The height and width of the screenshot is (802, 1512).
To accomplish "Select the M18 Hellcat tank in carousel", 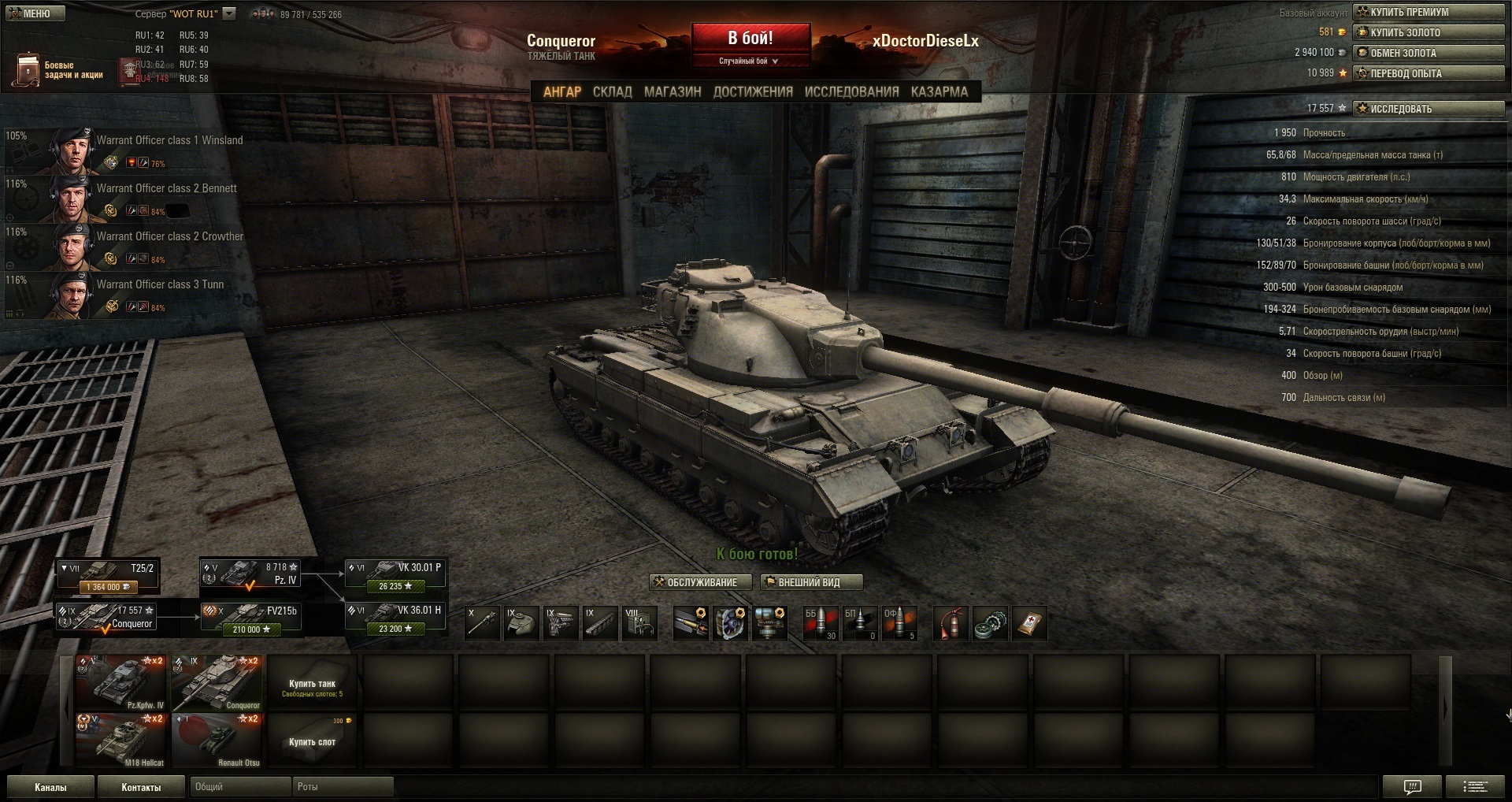I will pyautogui.click(x=121, y=740).
